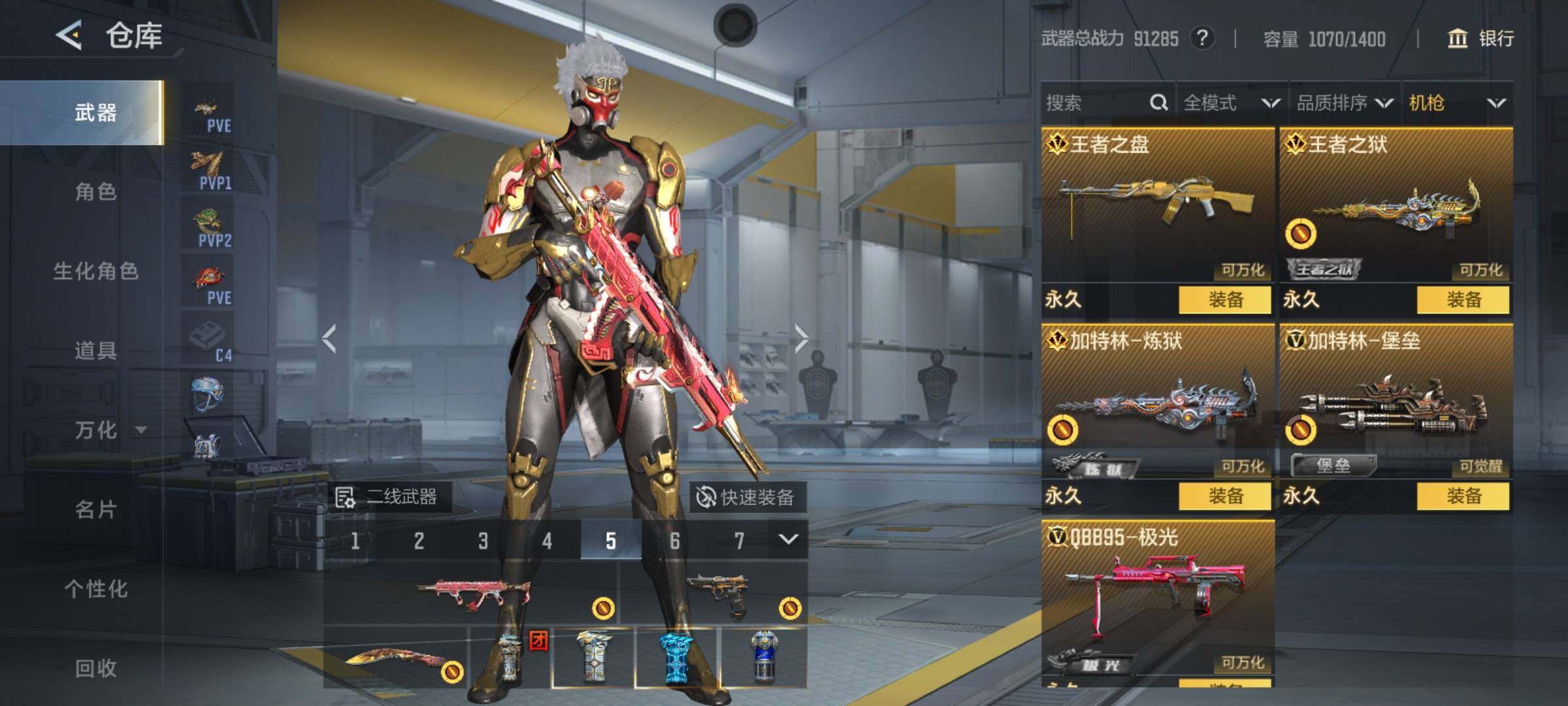This screenshot has width=1568, height=706.
Task: Show the 武器总战力 help question mark
Action: click(x=1202, y=38)
